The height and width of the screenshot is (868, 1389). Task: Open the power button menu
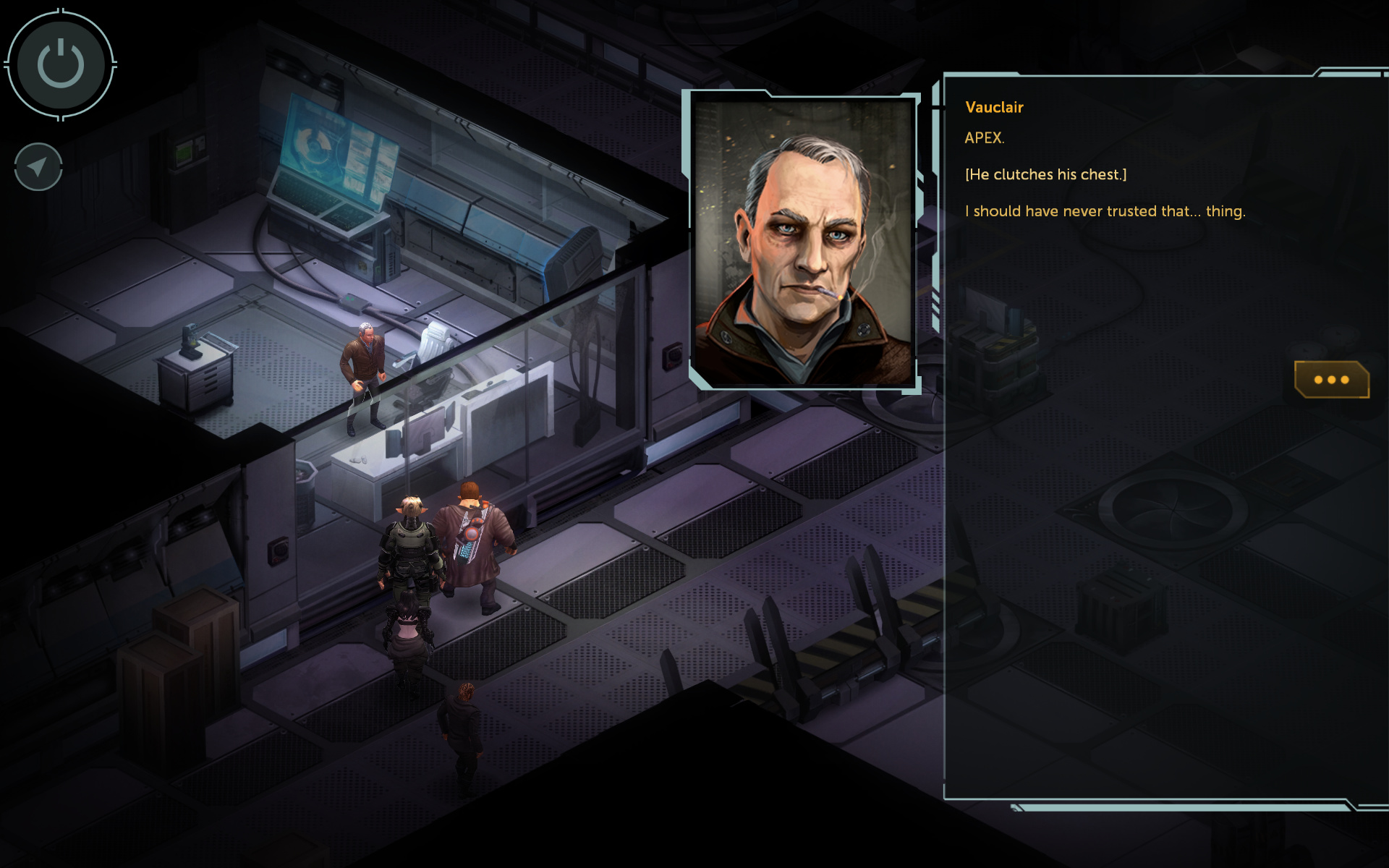[x=61, y=64]
